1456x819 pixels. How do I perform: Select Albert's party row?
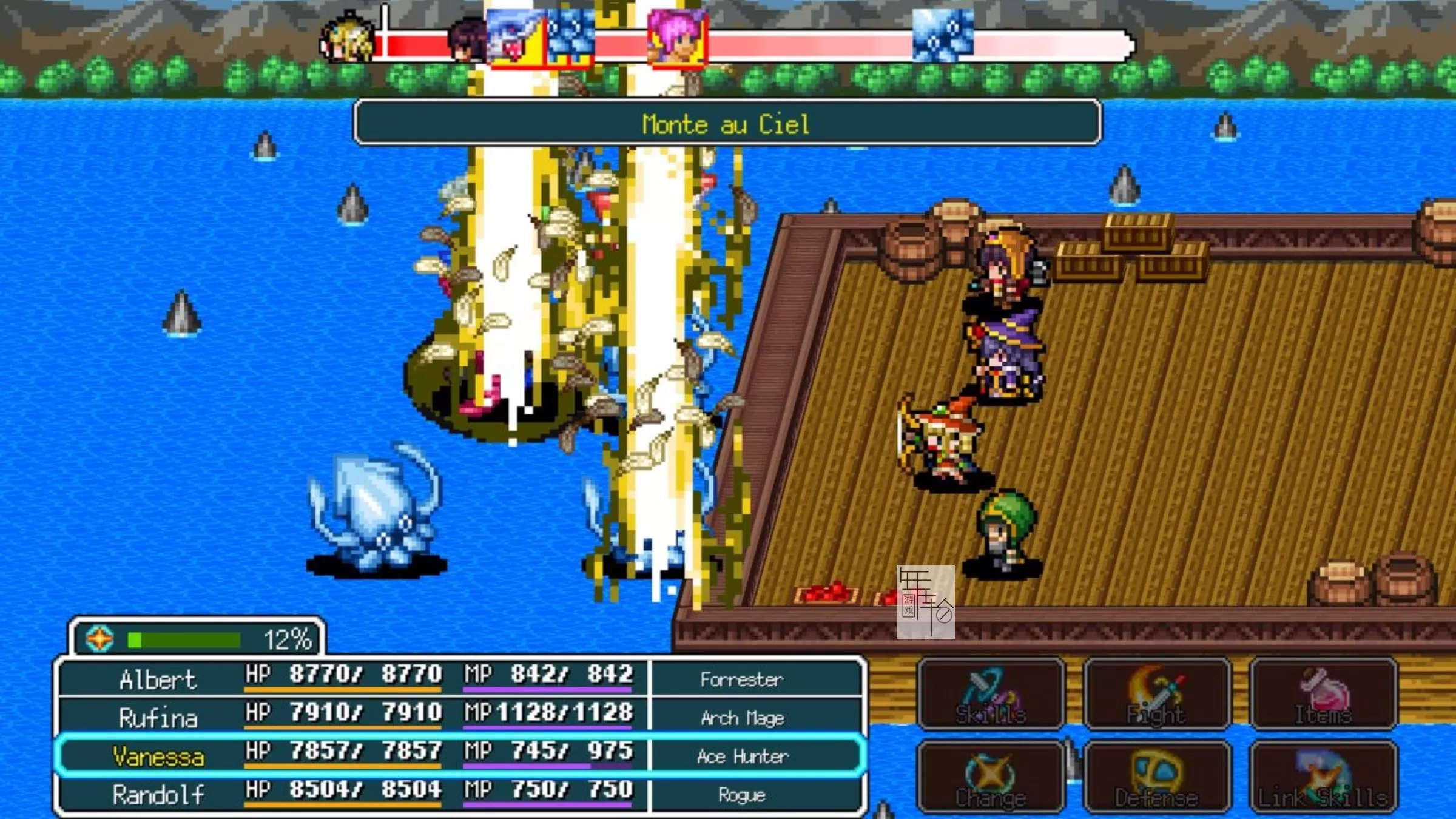coord(461,678)
